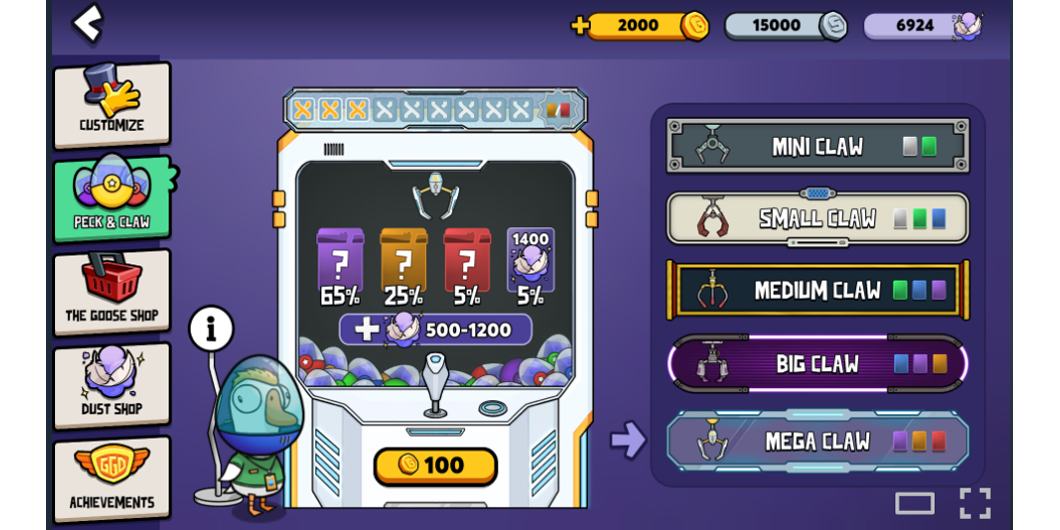Open the Dust Shop
Viewport: 1060px width, 530px height.
111,385
